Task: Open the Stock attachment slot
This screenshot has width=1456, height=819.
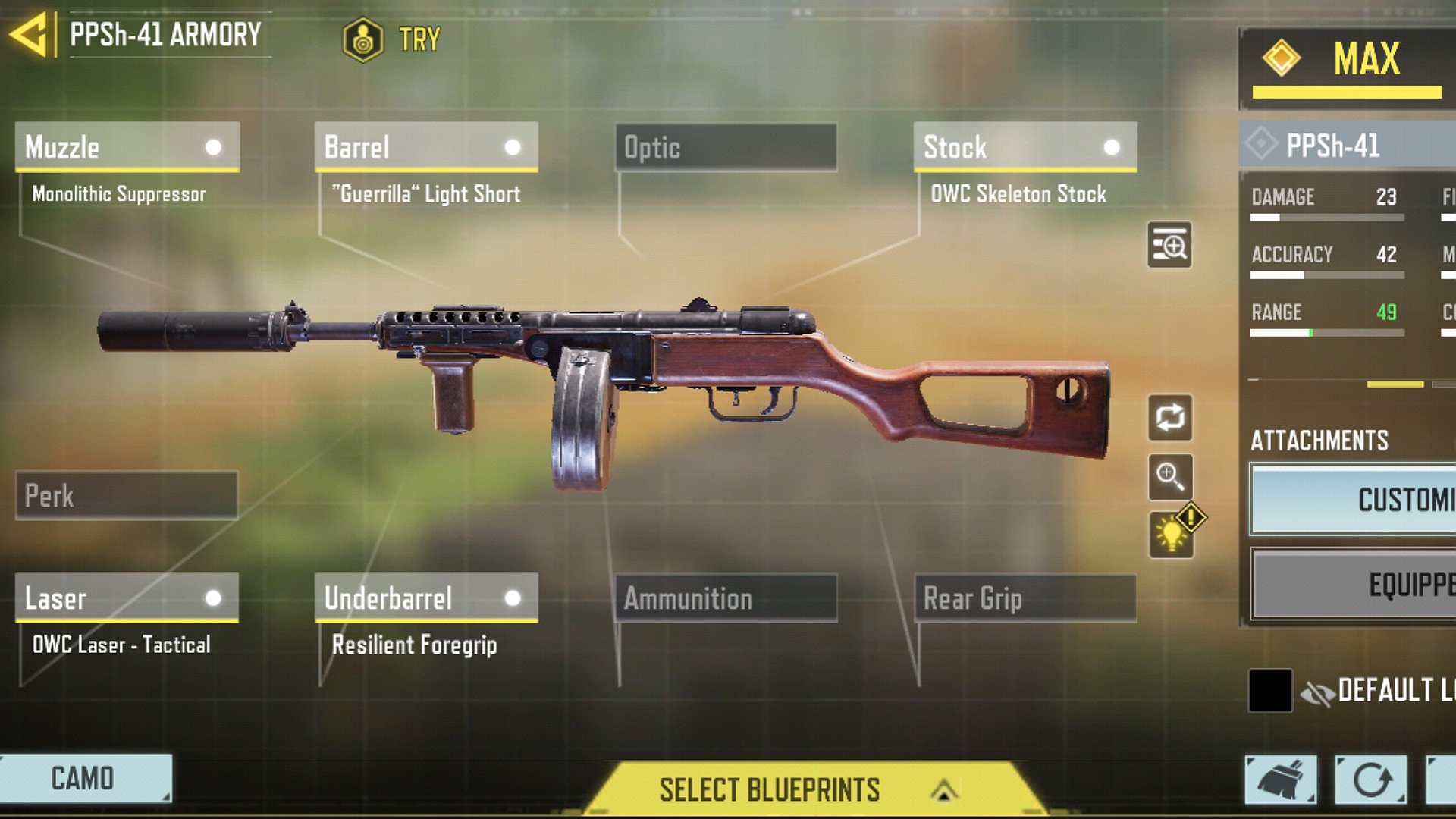Action: click(x=1025, y=147)
